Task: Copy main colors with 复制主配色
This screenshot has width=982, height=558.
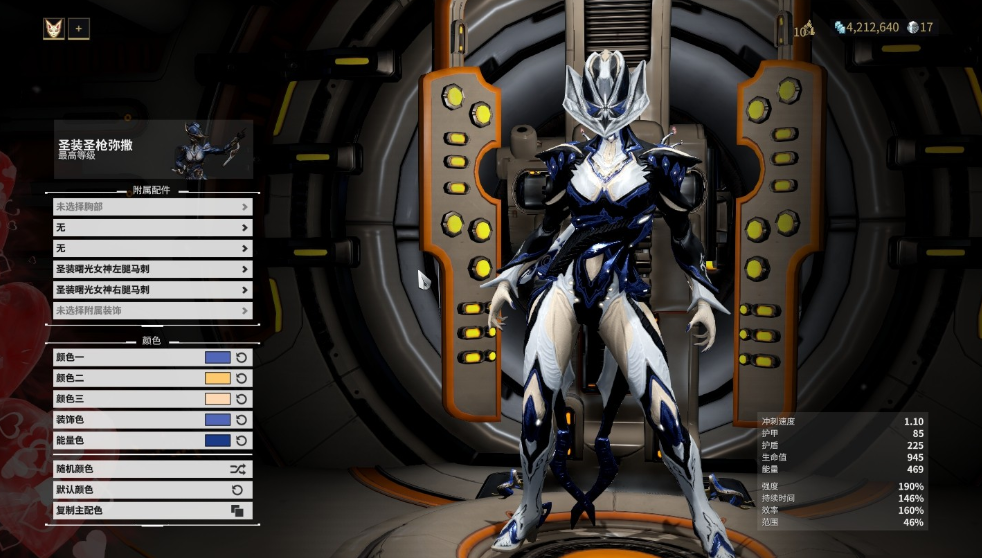Action: point(152,511)
